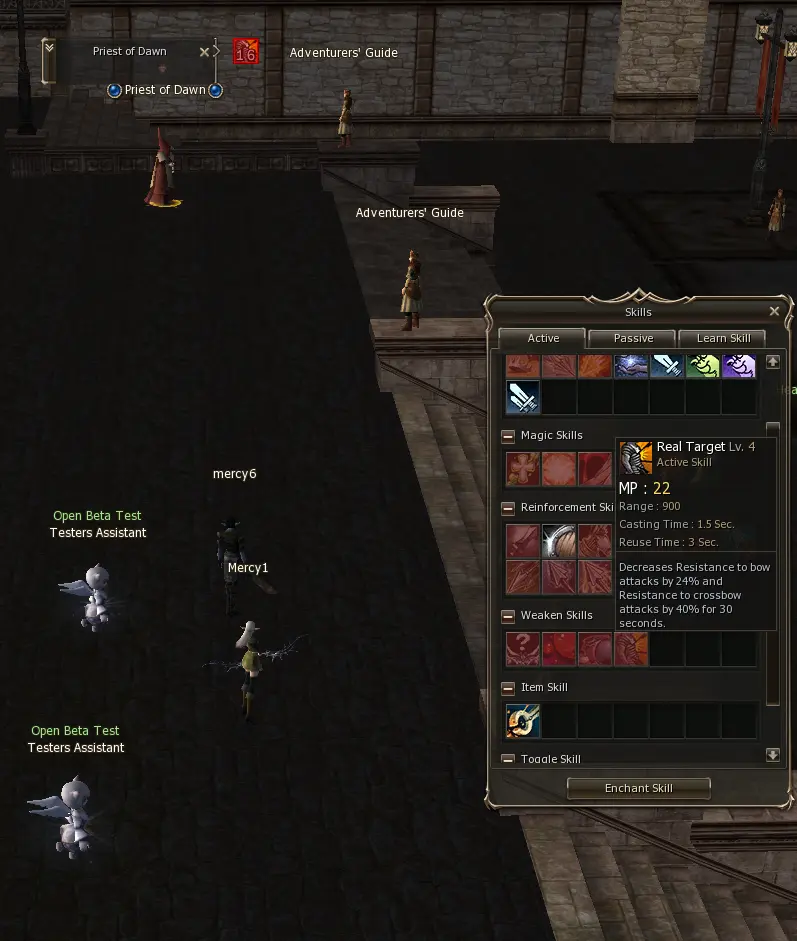Click the Enchant Skill button
Image resolution: width=797 pixels, height=941 pixels.
coord(638,788)
